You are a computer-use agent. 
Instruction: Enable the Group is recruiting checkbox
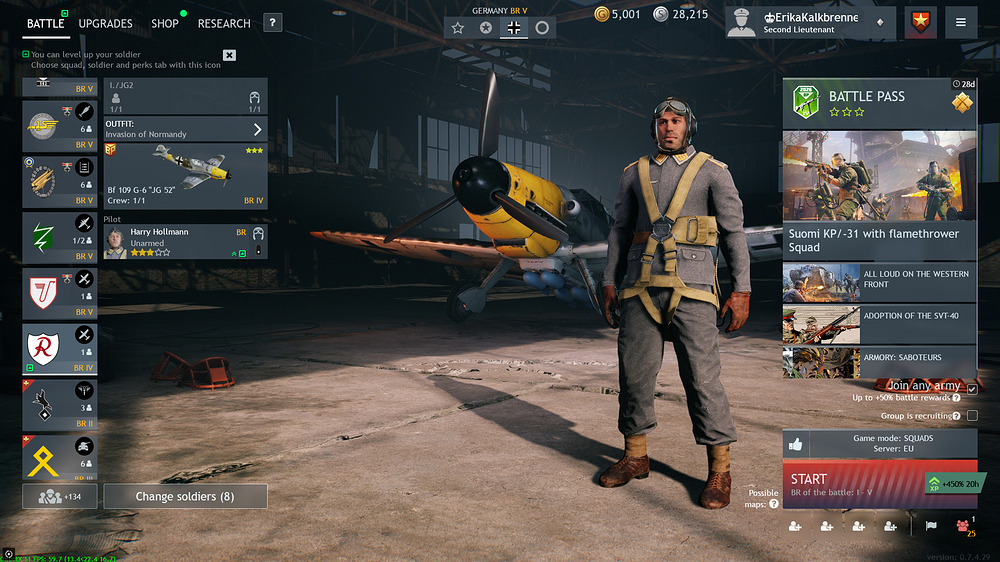tap(972, 416)
